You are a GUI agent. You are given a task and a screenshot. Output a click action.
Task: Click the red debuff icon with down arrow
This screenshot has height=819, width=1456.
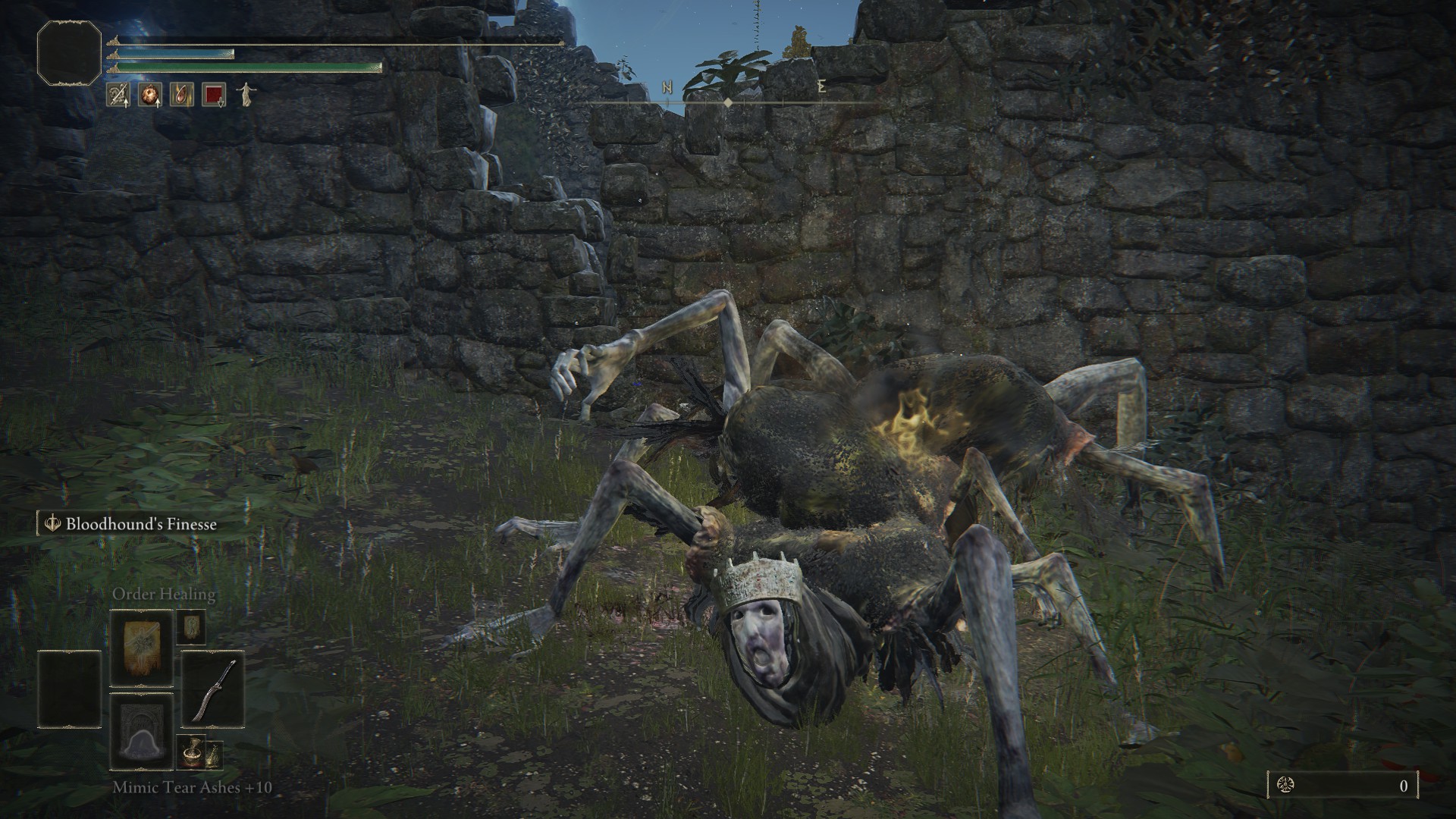pos(214,93)
